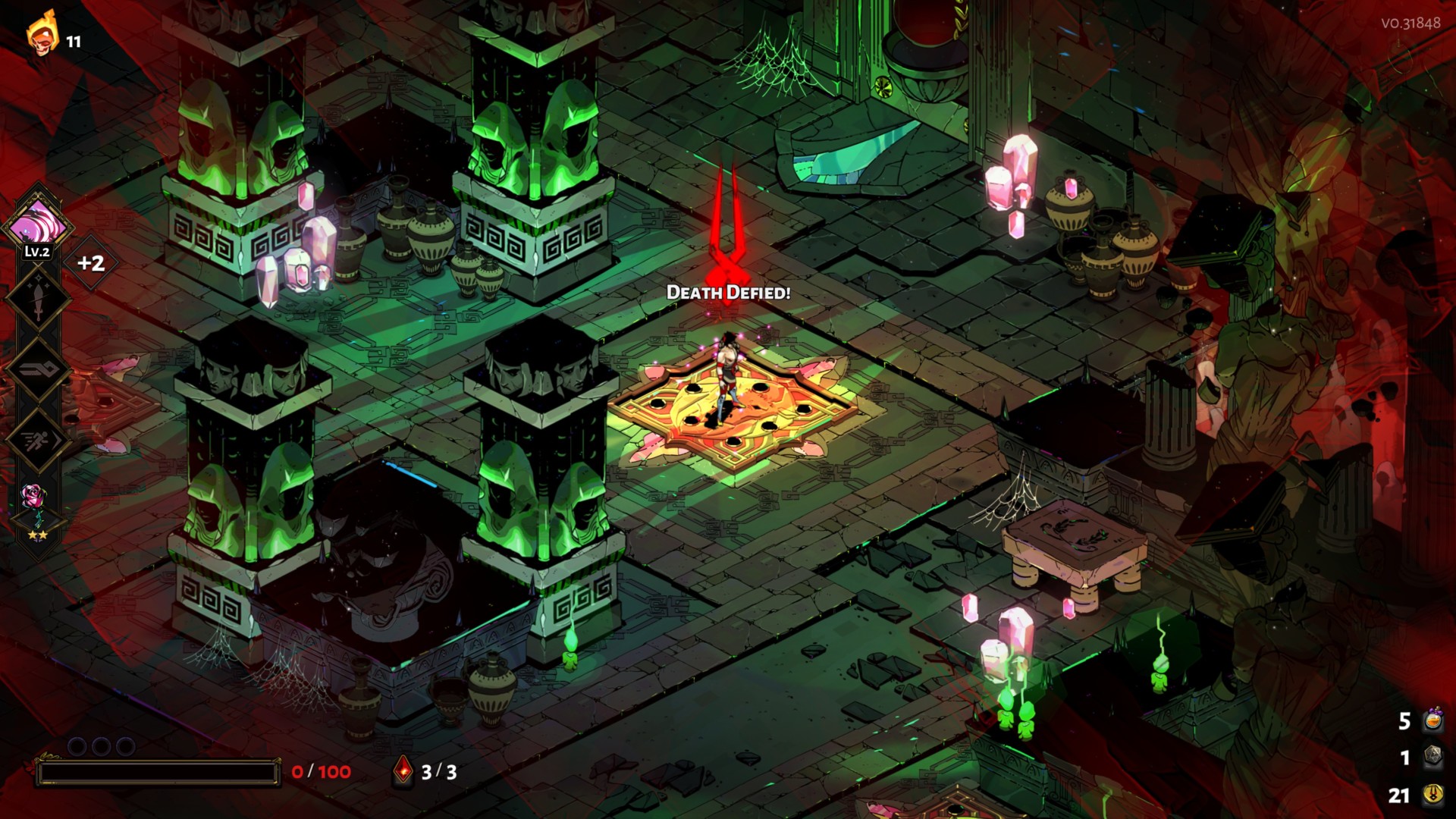Click the gold obol coin icon
1456x819 pixels.
(1432, 794)
